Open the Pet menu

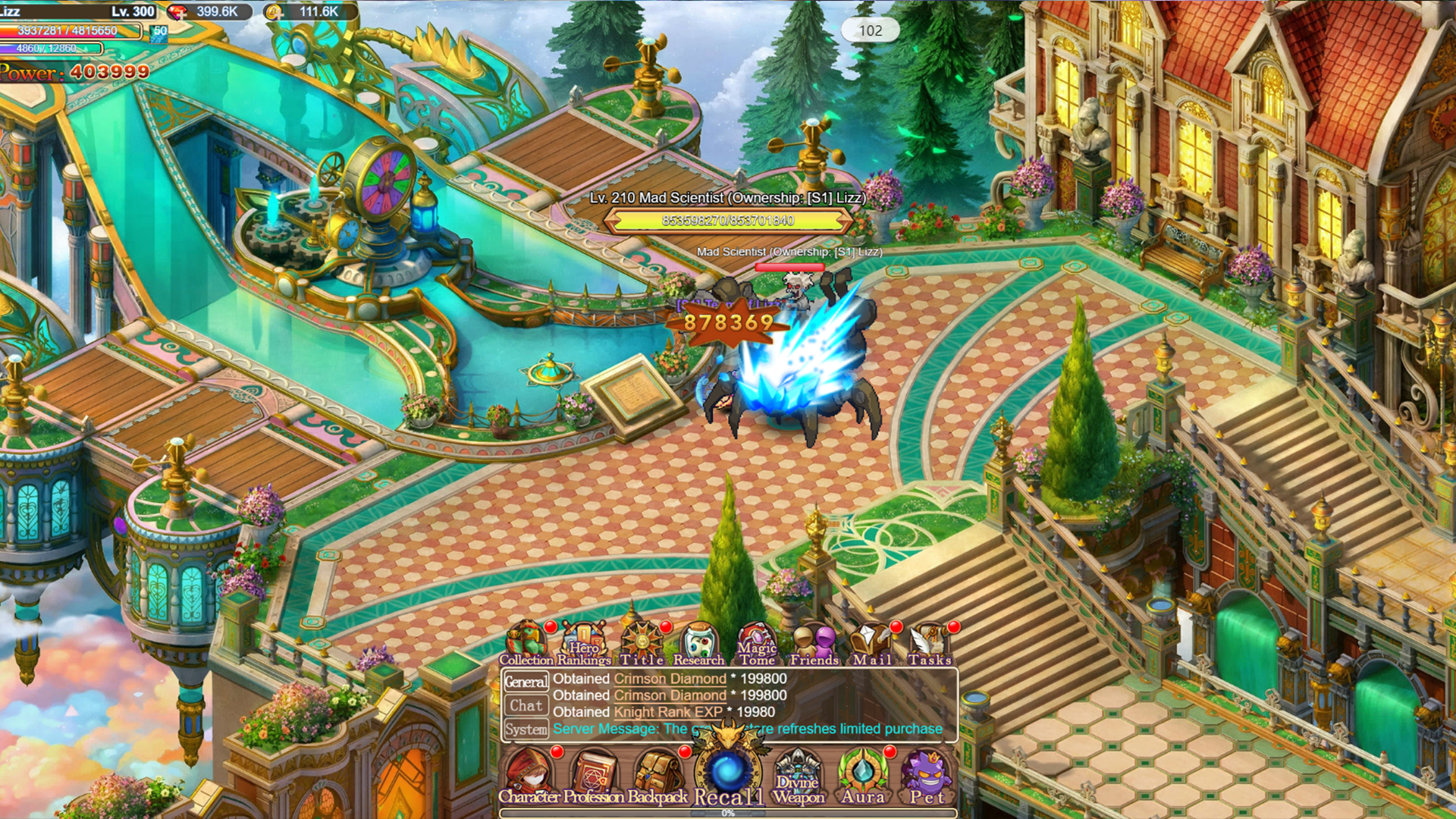[x=927, y=773]
